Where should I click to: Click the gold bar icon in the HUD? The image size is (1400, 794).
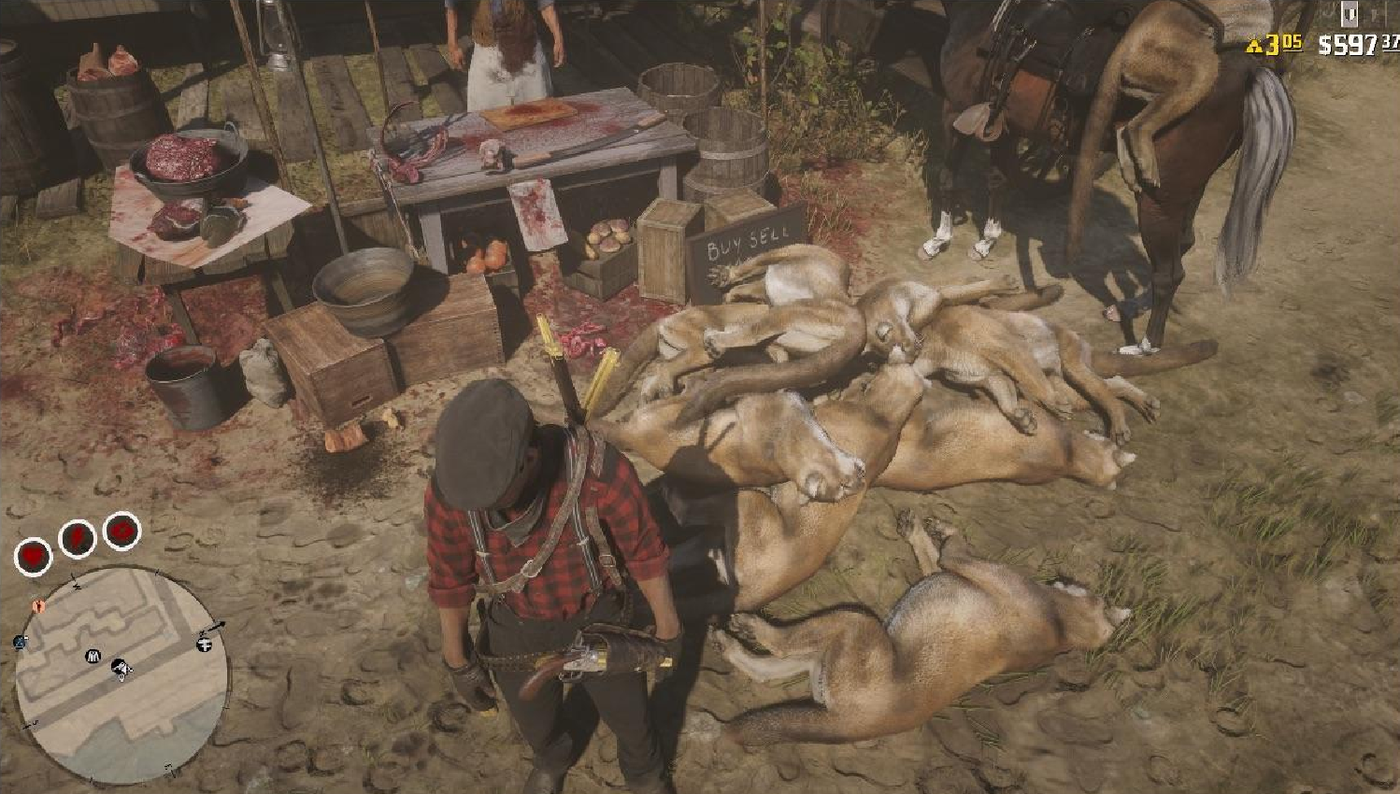(x=1254, y=44)
